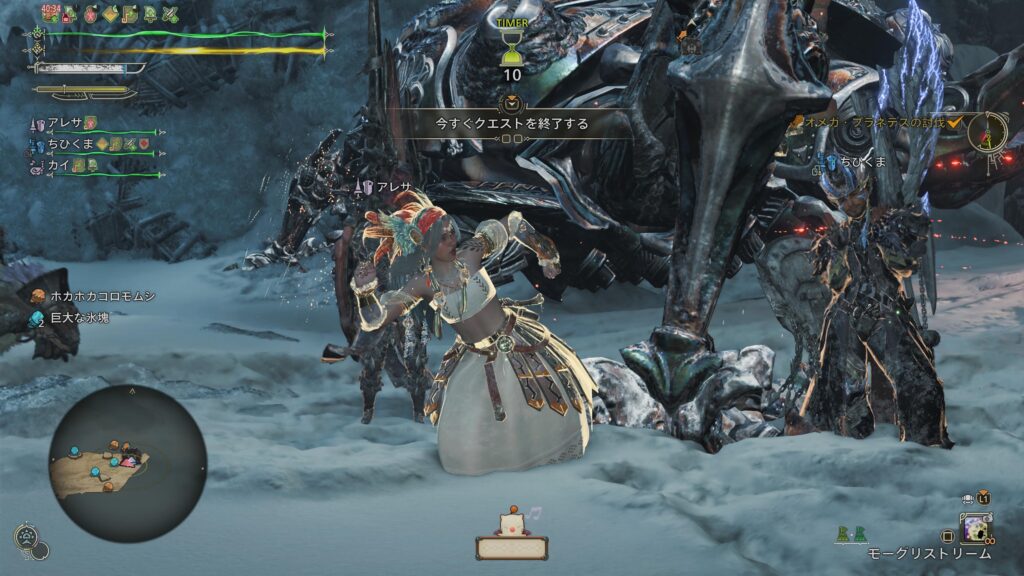Click the sword attack-up buff icon
1024x576 pixels.
[x=170, y=14]
